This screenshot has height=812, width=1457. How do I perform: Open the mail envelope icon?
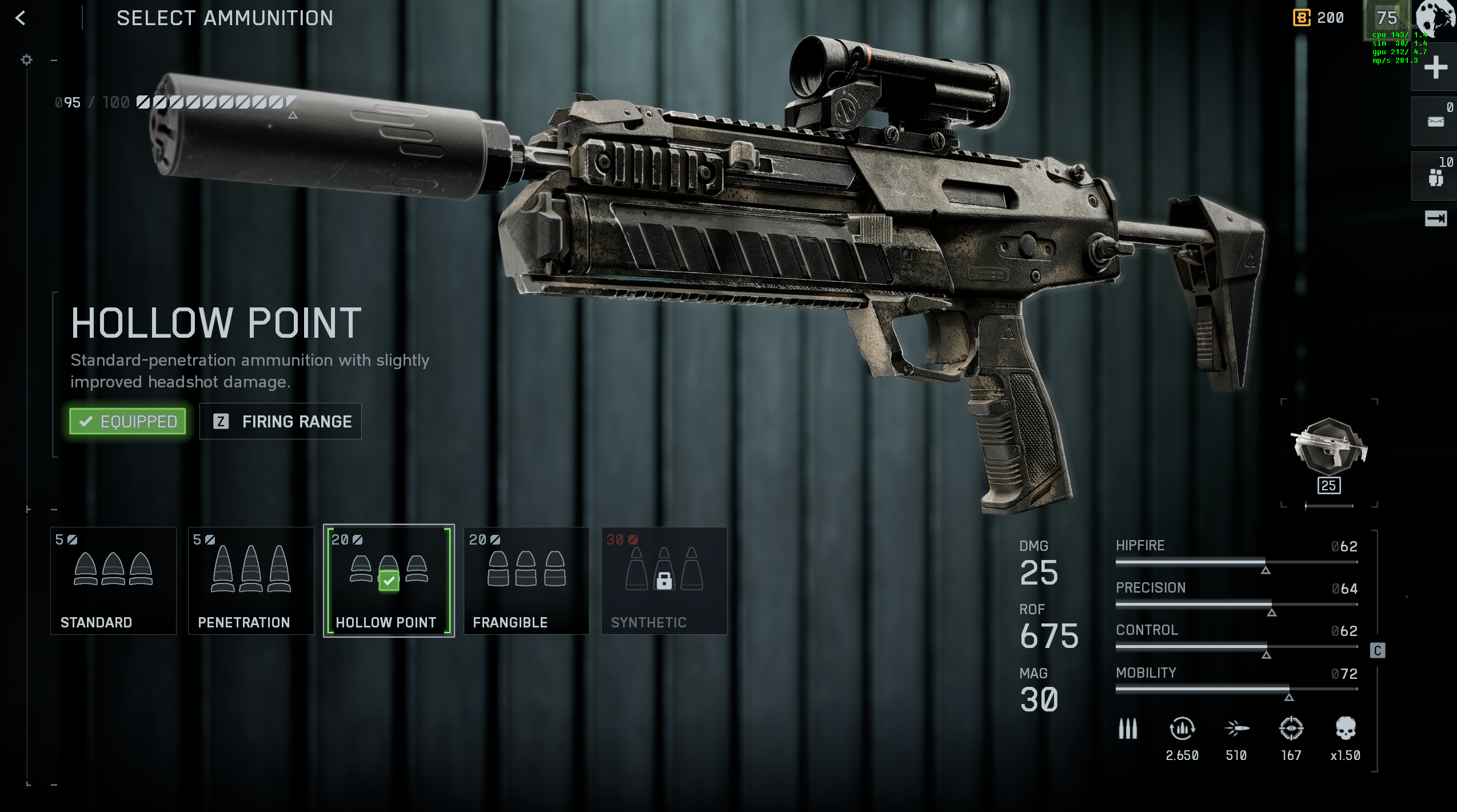[1435, 121]
